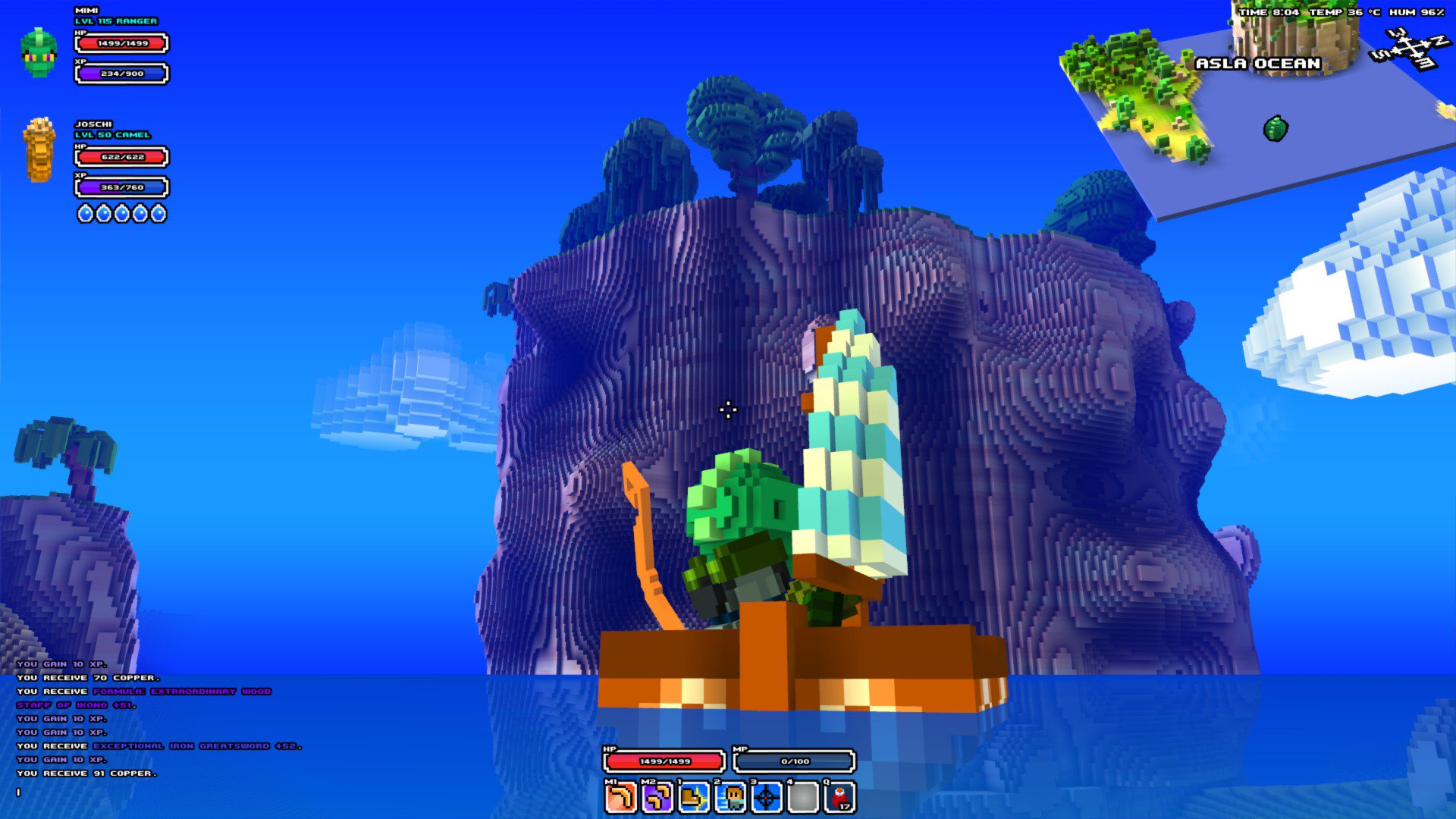Trigger the boot kick ability
This screenshot has height=819, width=1456.
694,798
